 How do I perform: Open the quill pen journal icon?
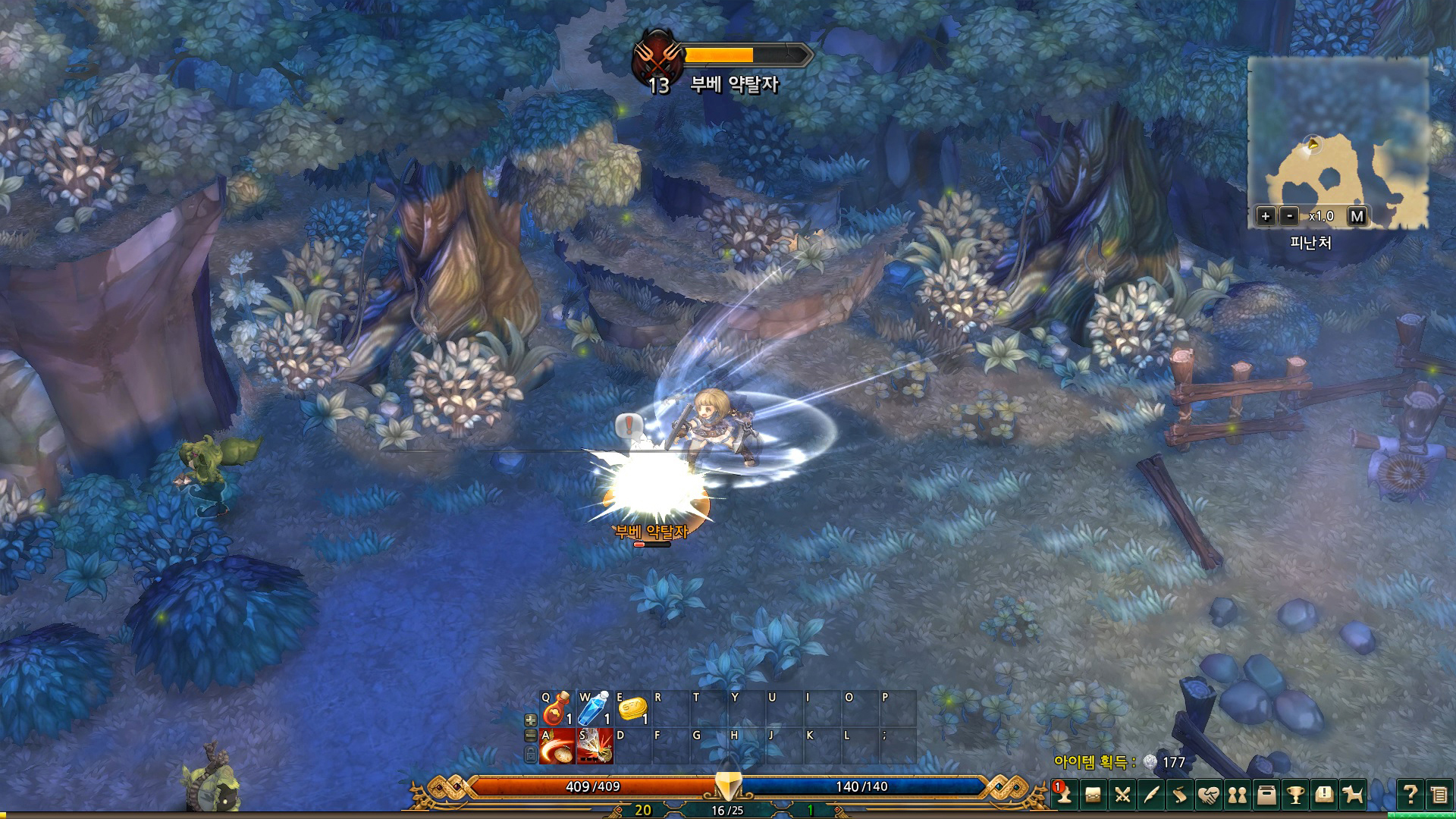tap(1151, 795)
